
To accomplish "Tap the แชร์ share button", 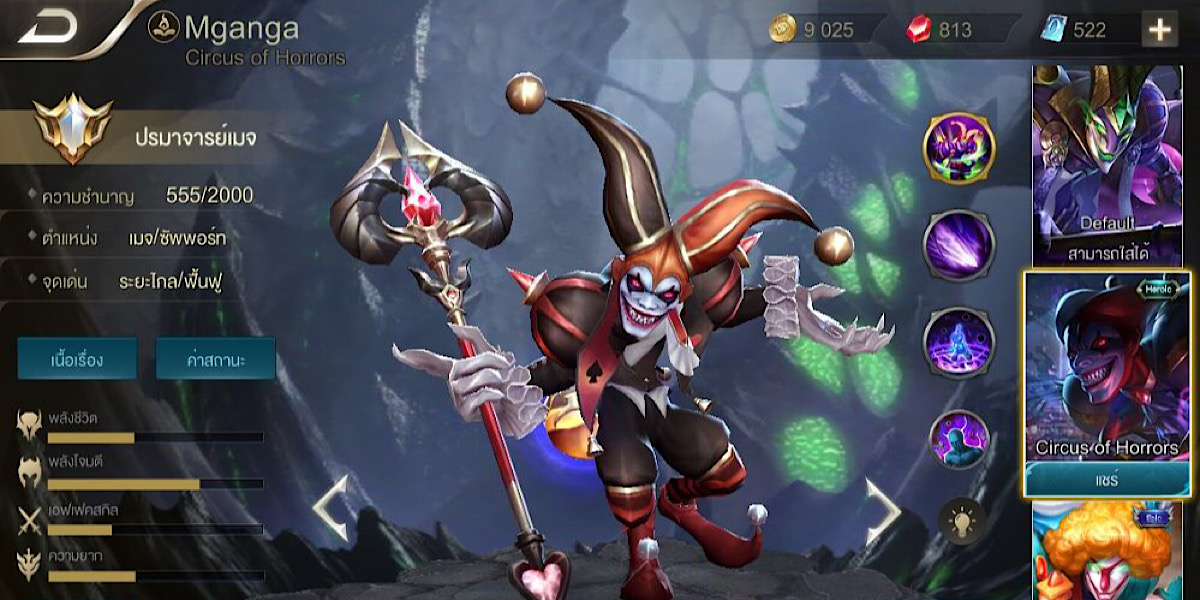I will click(x=1107, y=480).
